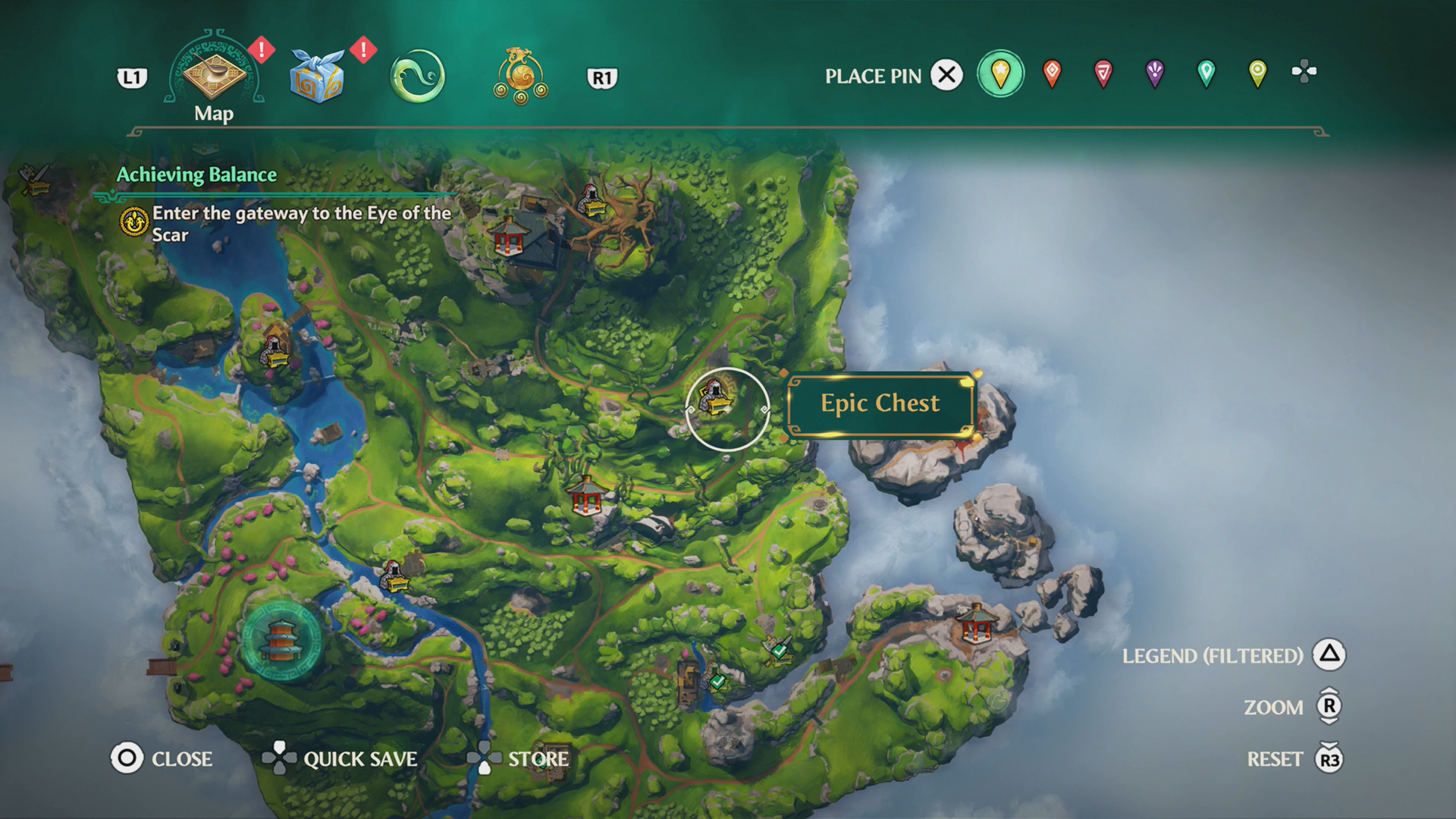The height and width of the screenshot is (819, 1456).
Task: Click Quick Save
Action: (360, 759)
